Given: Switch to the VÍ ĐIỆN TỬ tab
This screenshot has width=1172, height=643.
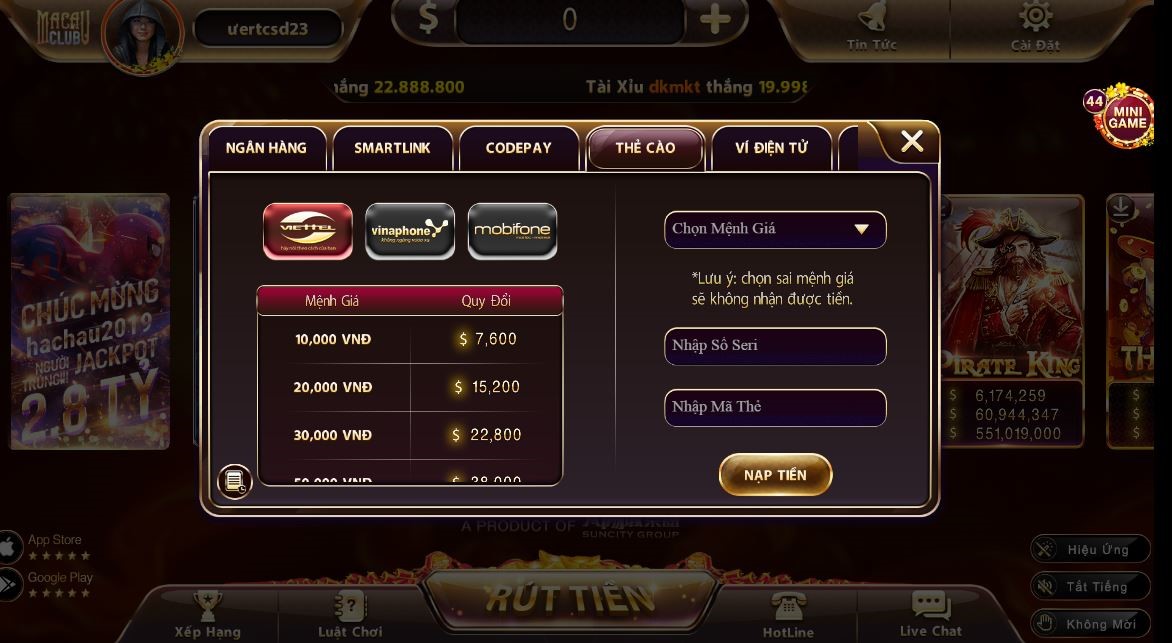Looking at the screenshot, I should point(771,148).
